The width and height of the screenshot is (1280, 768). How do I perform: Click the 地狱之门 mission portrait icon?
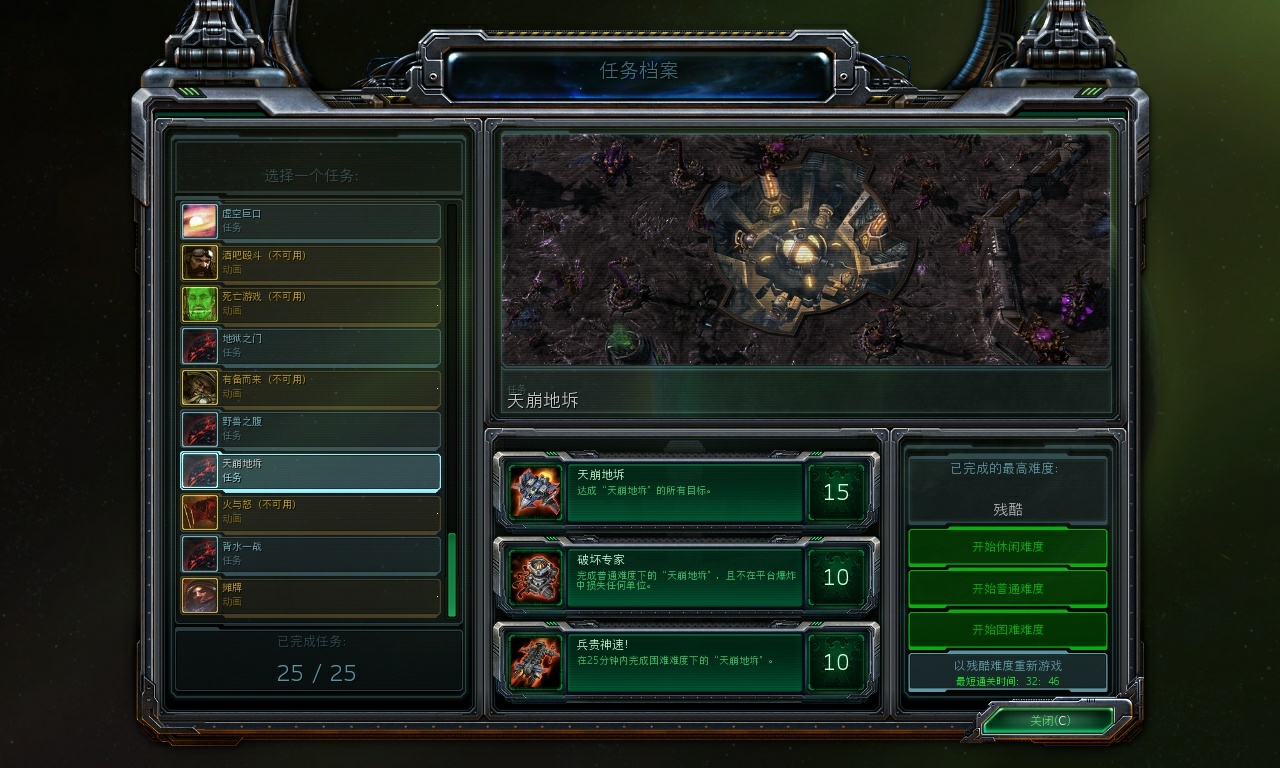[199, 345]
